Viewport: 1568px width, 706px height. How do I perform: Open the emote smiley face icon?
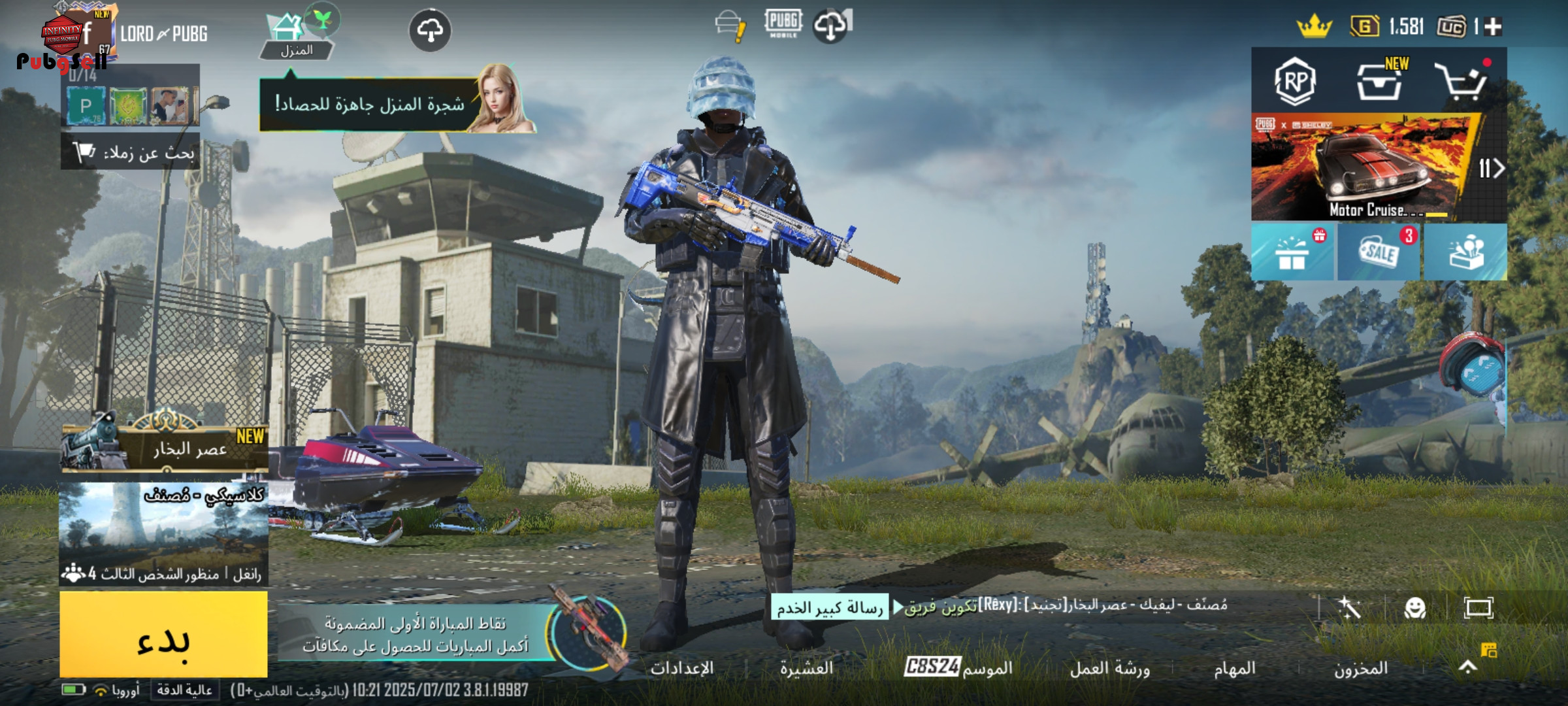point(1415,609)
